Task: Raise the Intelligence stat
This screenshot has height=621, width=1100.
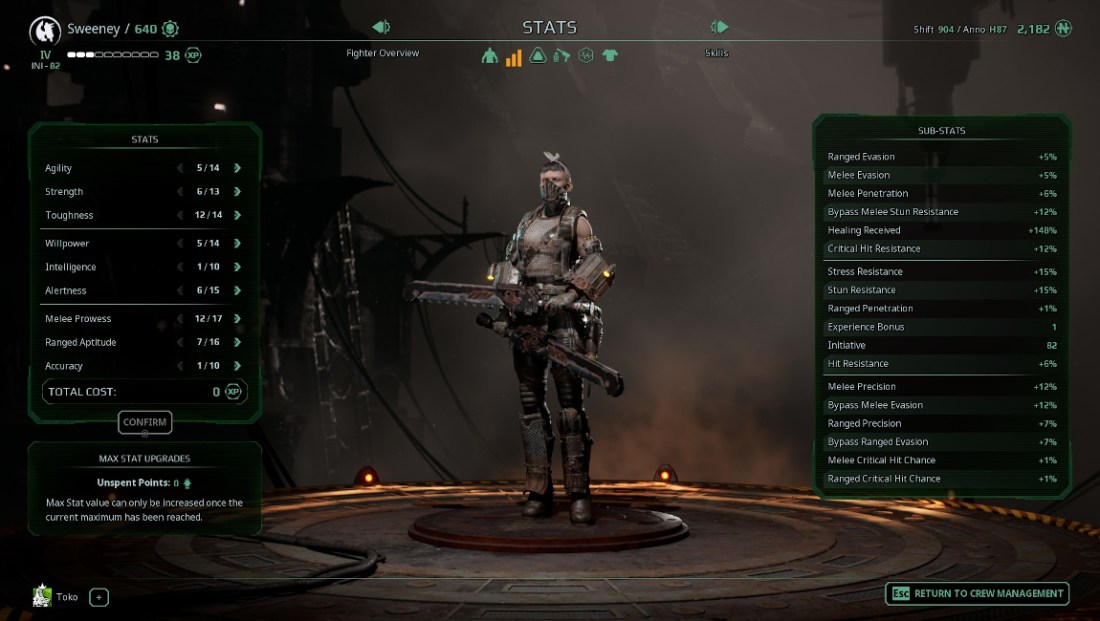Action: coord(237,267)
